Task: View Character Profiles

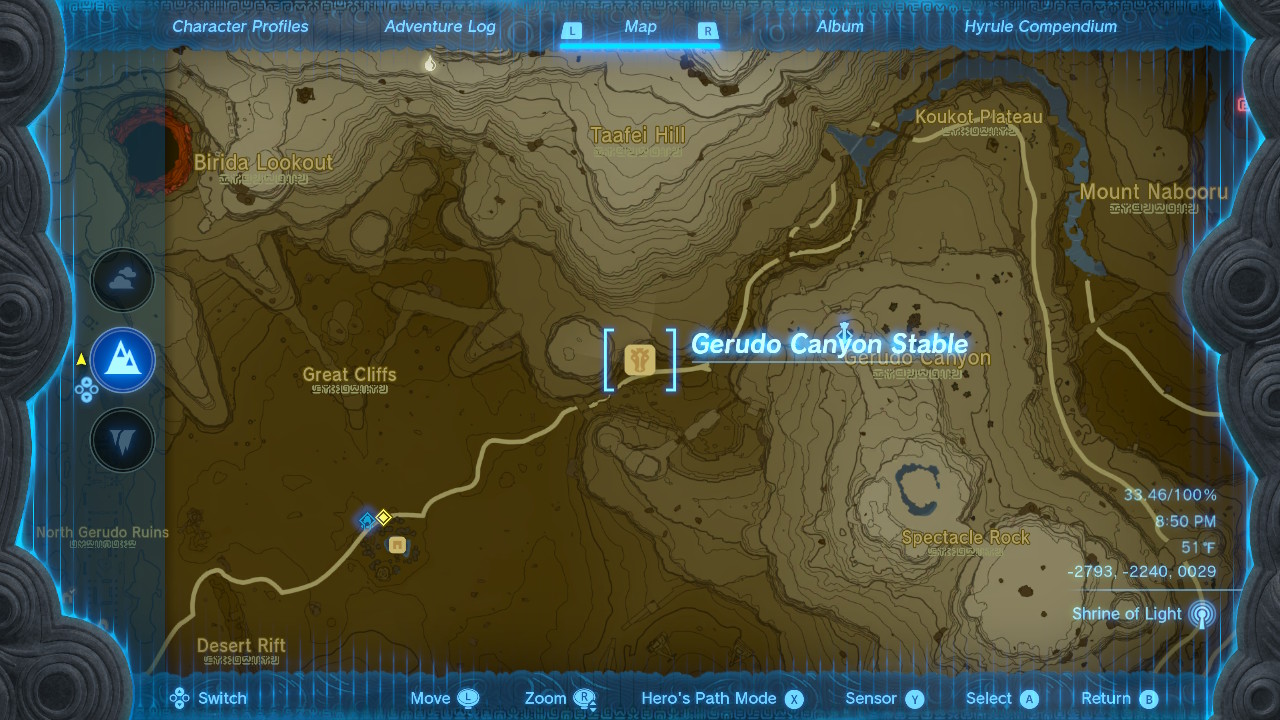Action: pos(239,26)
